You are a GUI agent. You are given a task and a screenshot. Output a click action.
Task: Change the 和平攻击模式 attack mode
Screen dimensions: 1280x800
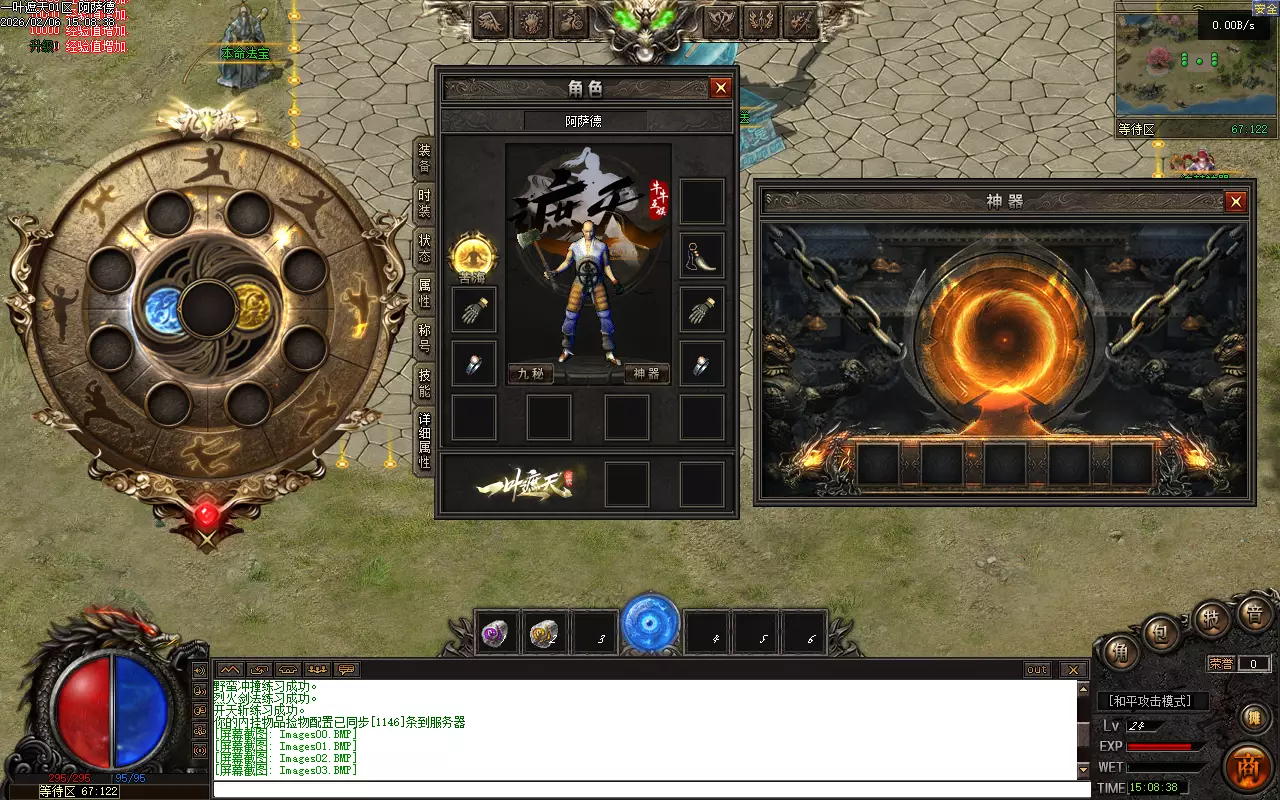point(1152,702)
